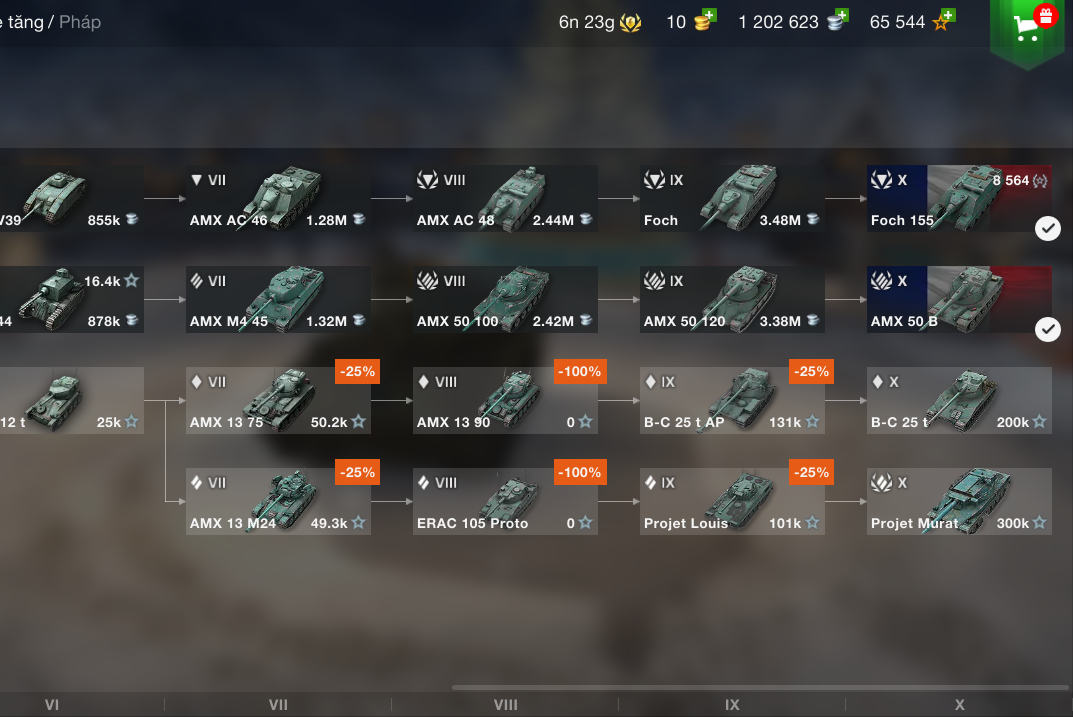The height and width of the screenshot is (717, 1073).
Task: Add credits via the silver plus button
Action: coord(841,17)
